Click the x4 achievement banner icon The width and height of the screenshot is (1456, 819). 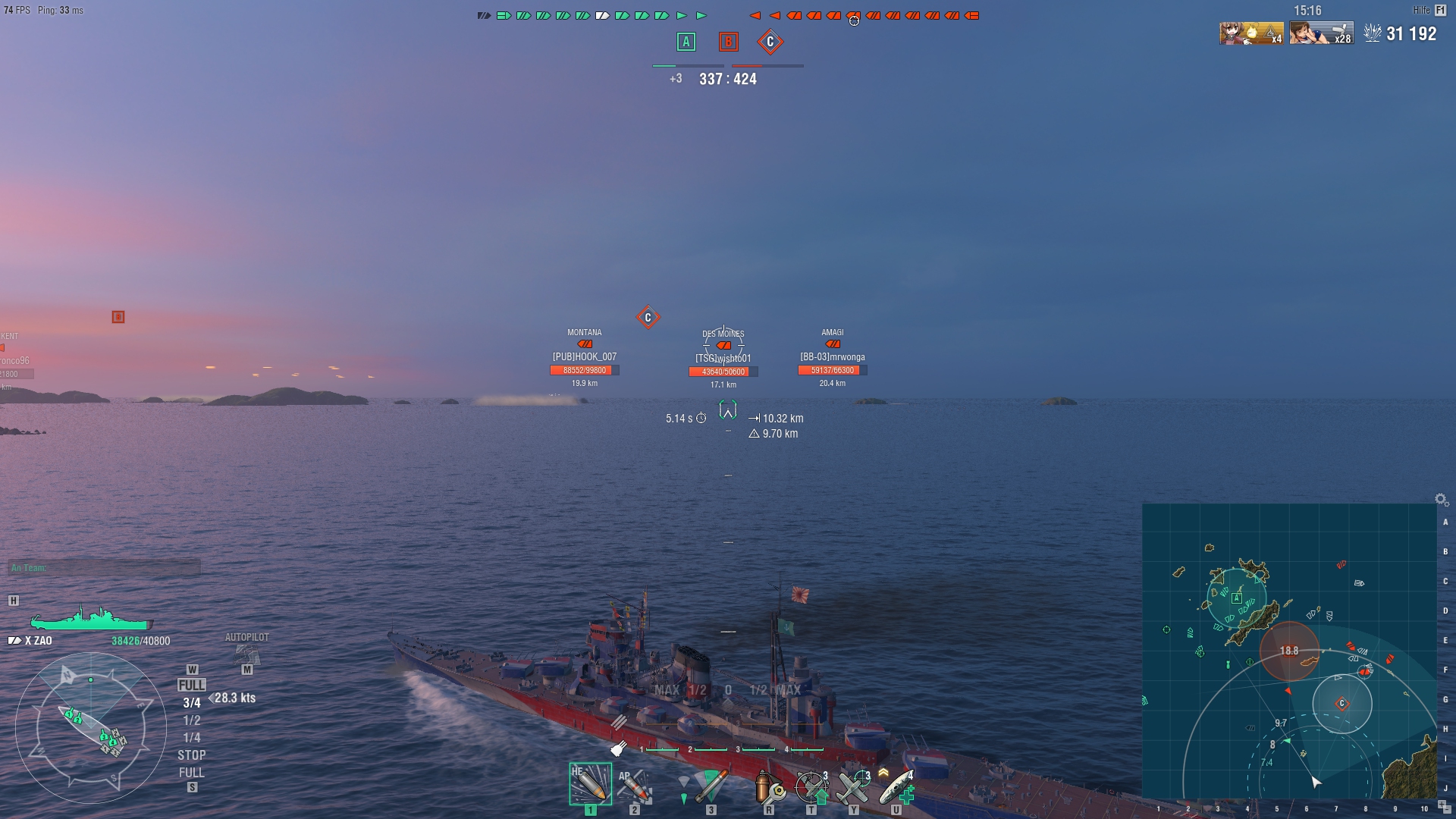[x=1253, y=33]
